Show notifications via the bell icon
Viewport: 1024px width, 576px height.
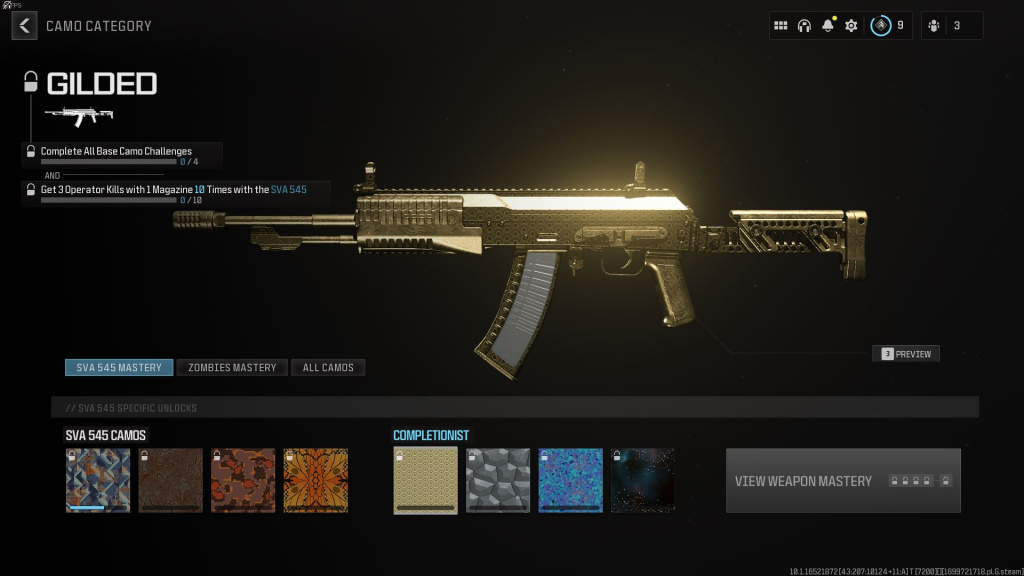827,26
